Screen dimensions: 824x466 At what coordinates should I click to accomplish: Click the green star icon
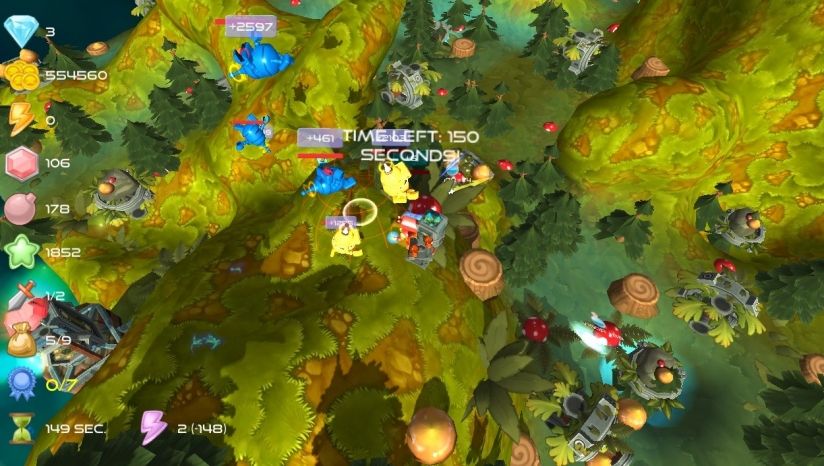pyautogui.click(x=20, y=252)
